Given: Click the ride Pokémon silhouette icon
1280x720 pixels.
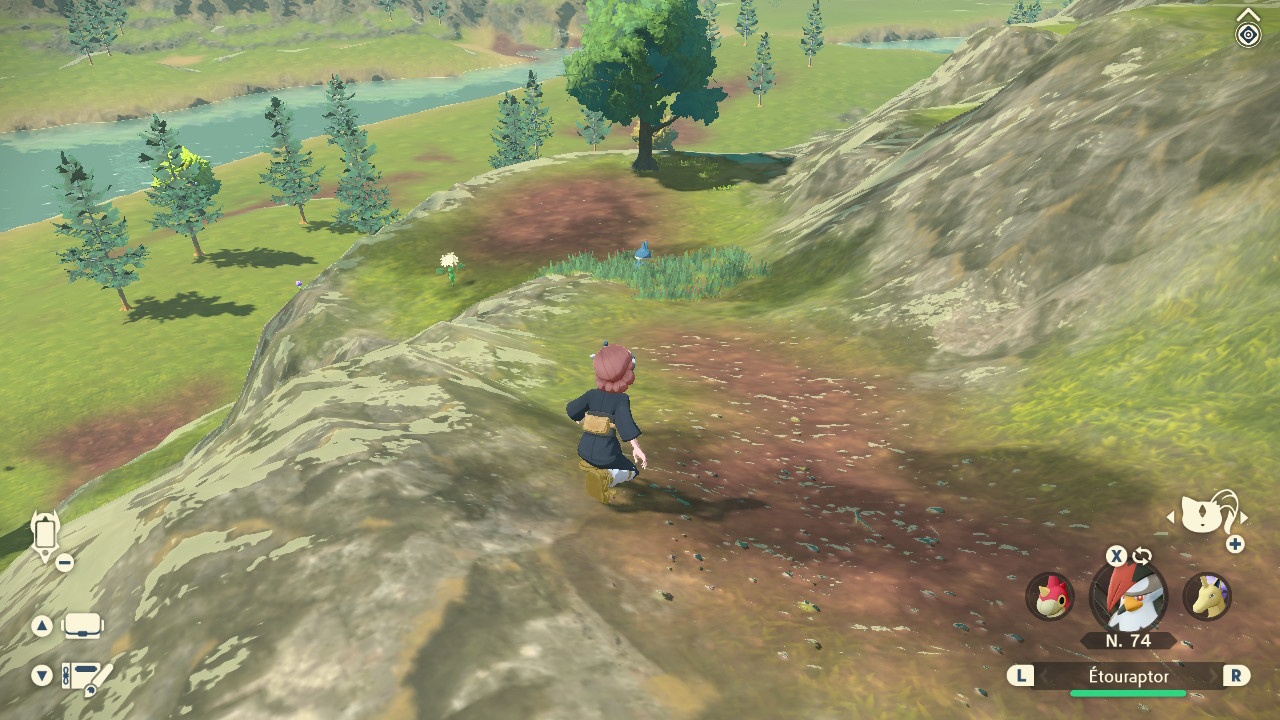Looking at the screenshot, I should (1207, 514).
